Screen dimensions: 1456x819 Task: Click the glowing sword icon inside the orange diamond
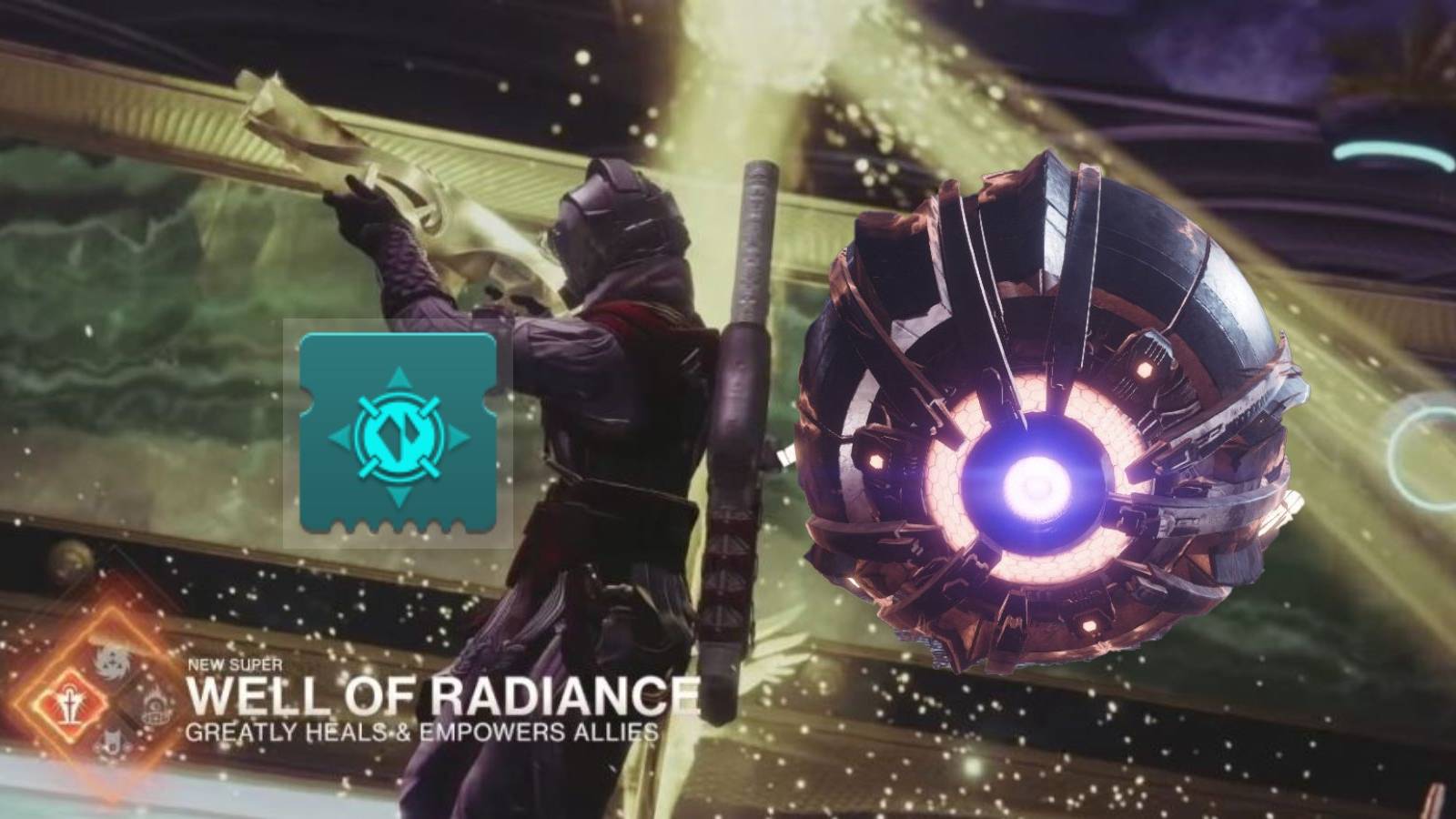70,705
